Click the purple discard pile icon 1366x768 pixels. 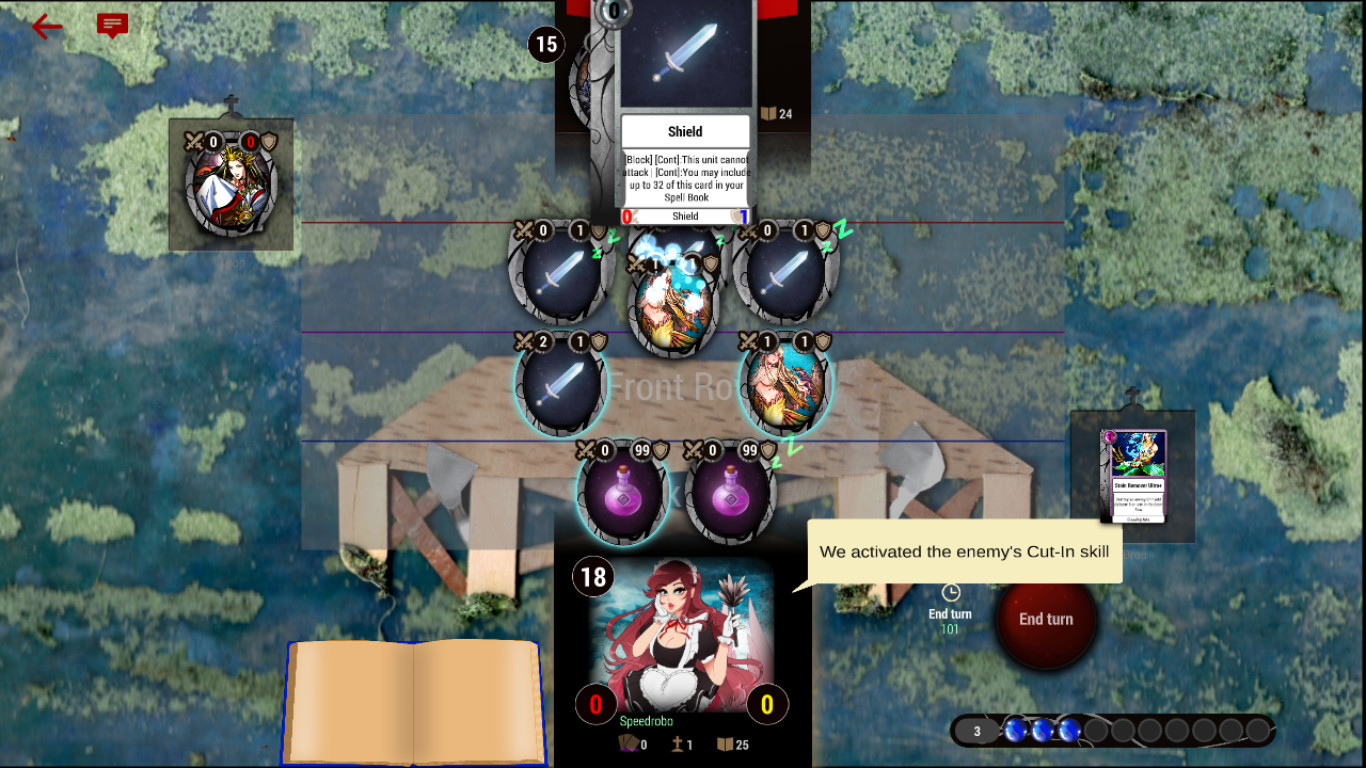pyautogui.click(x=628, y=743)
